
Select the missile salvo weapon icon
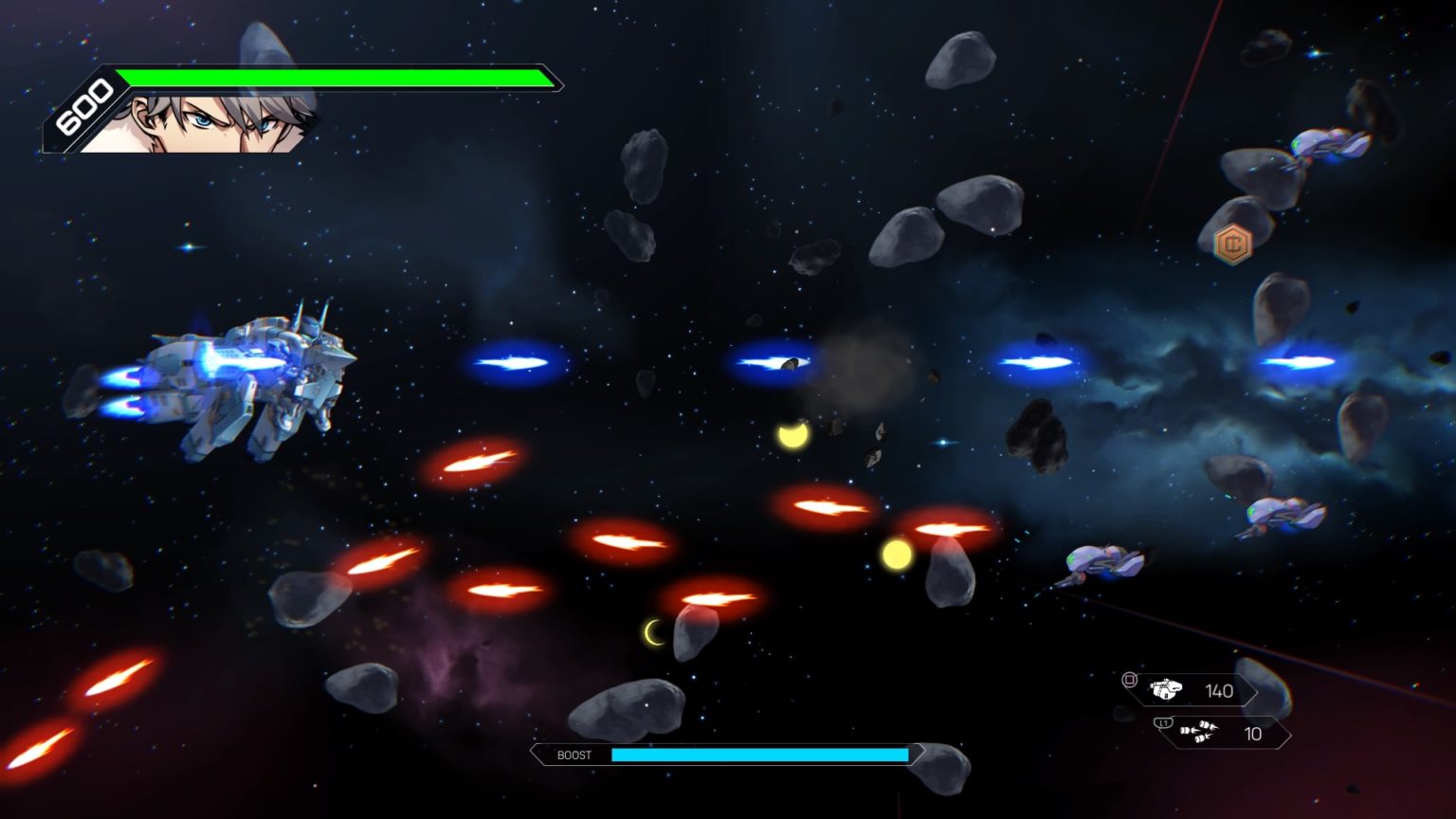coord(1199,732)
